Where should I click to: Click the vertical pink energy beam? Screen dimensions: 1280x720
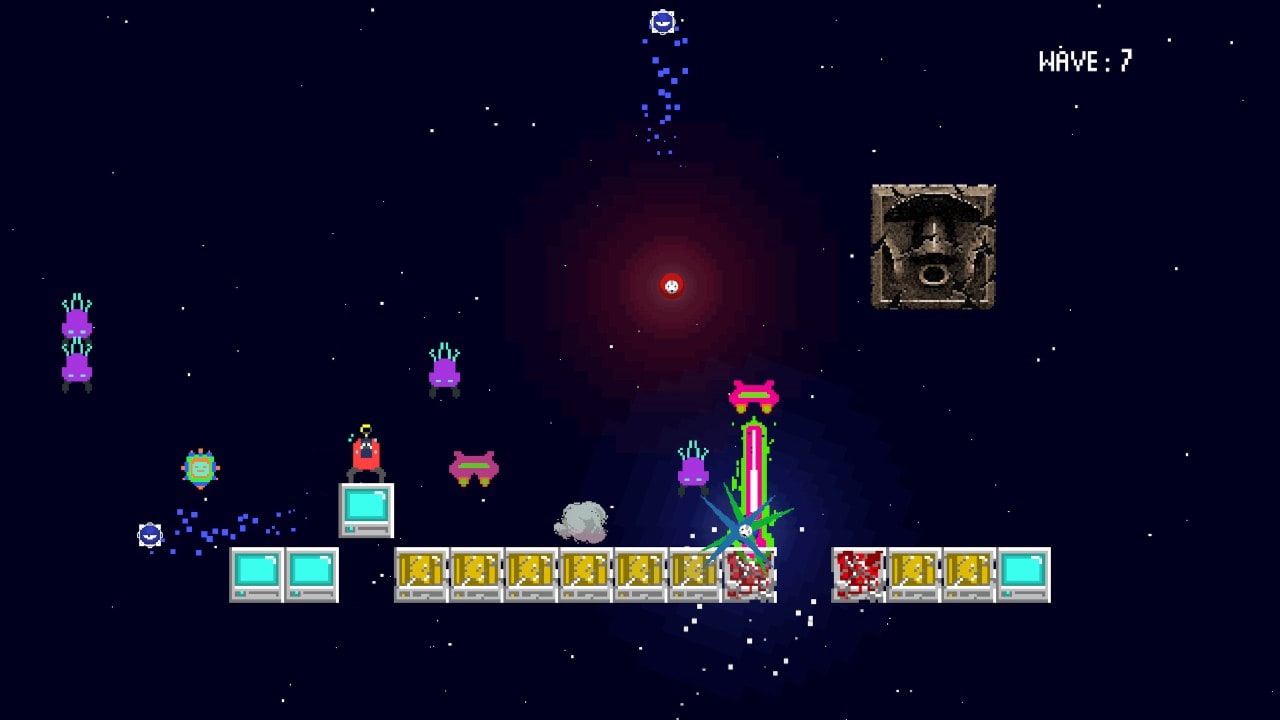tap(752, 460)
